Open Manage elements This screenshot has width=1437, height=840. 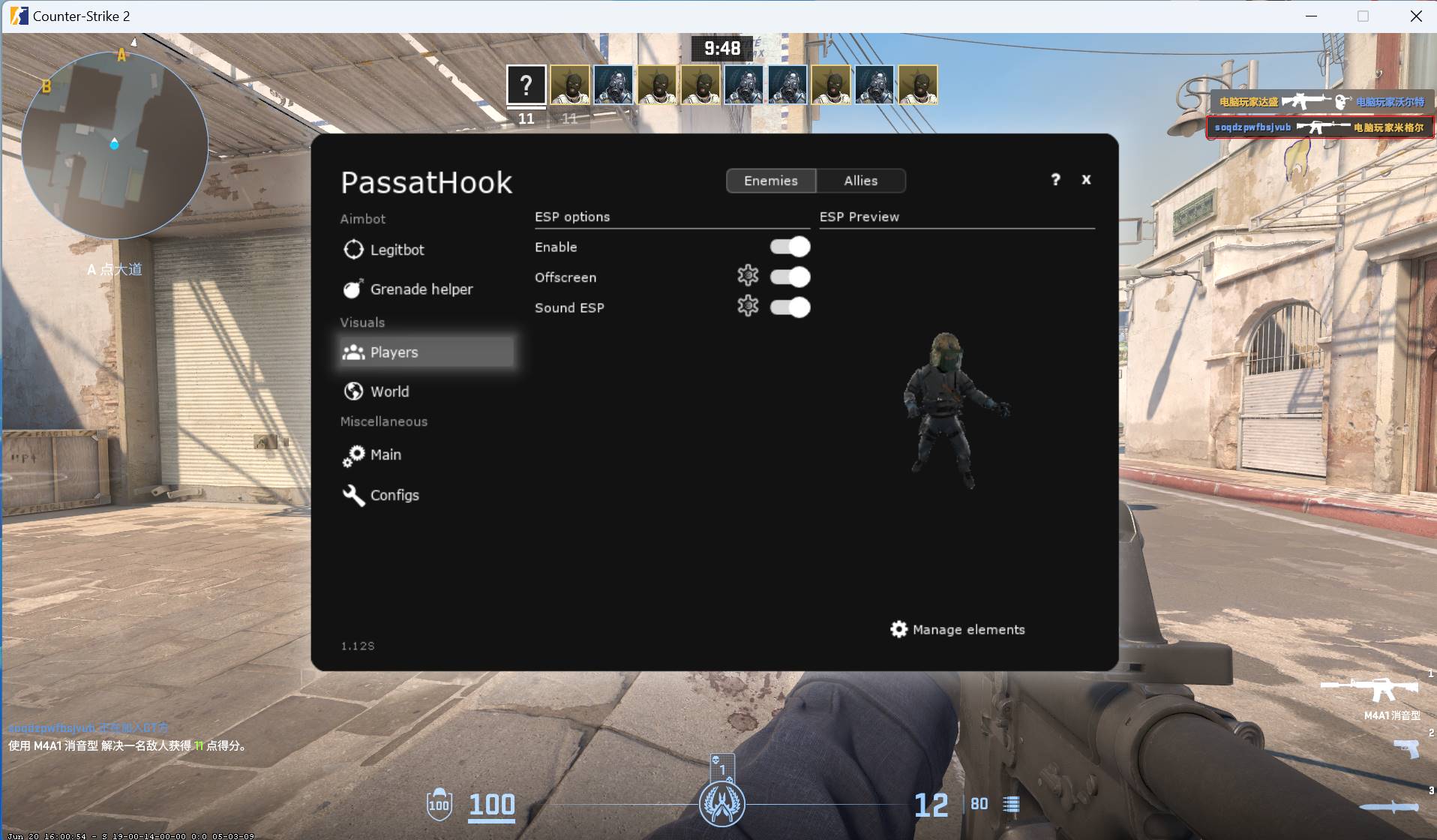tap(956, 629)
